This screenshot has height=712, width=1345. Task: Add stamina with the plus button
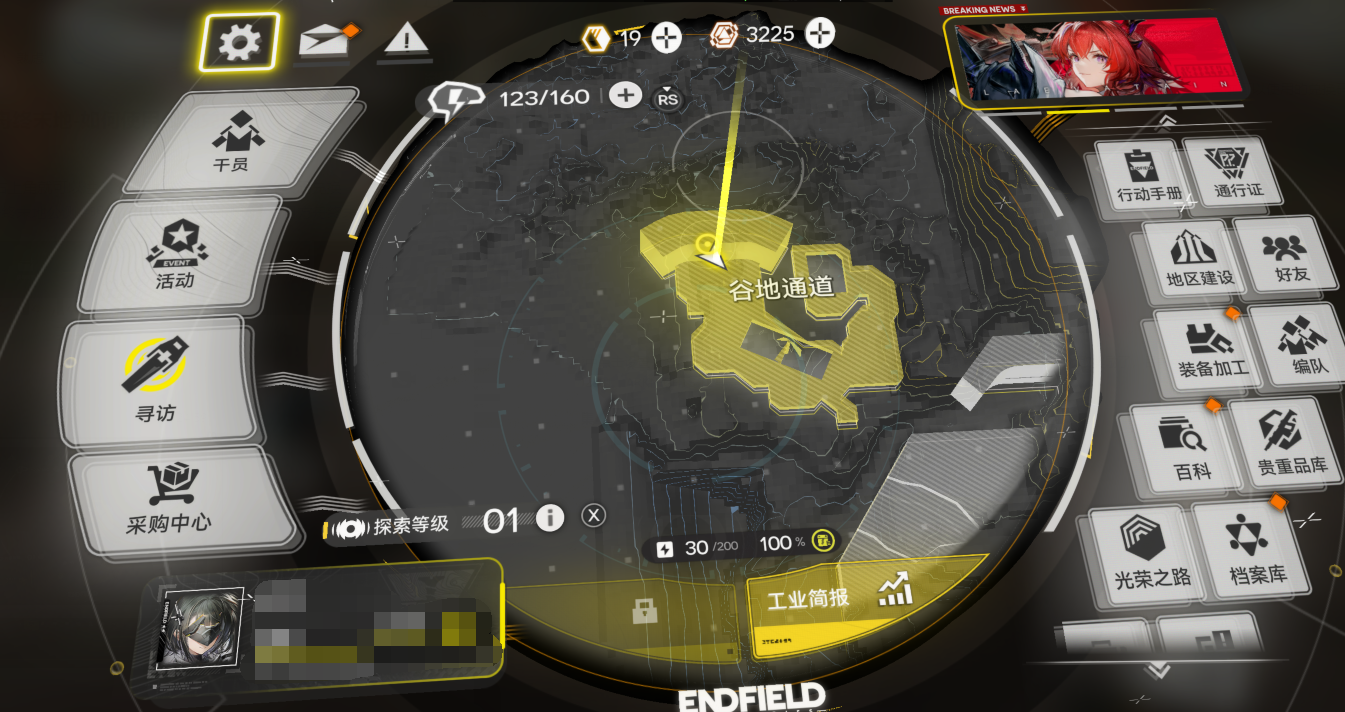(625, 95)
